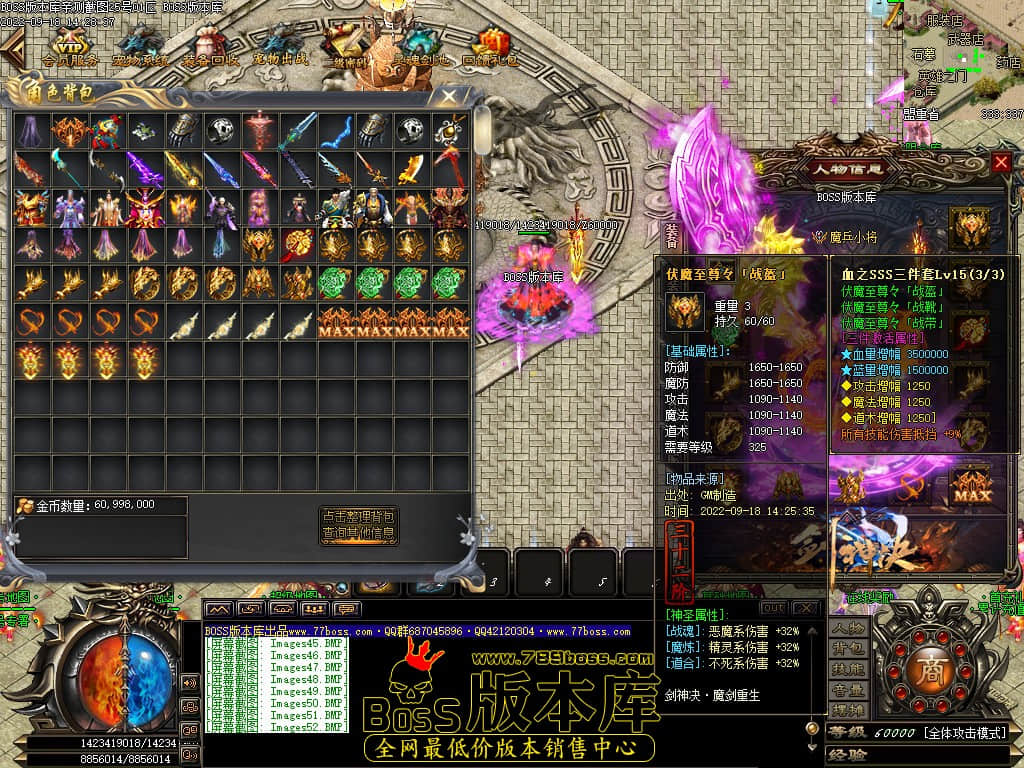Open the 回馈礼包 gift pack

pos(490,48)
